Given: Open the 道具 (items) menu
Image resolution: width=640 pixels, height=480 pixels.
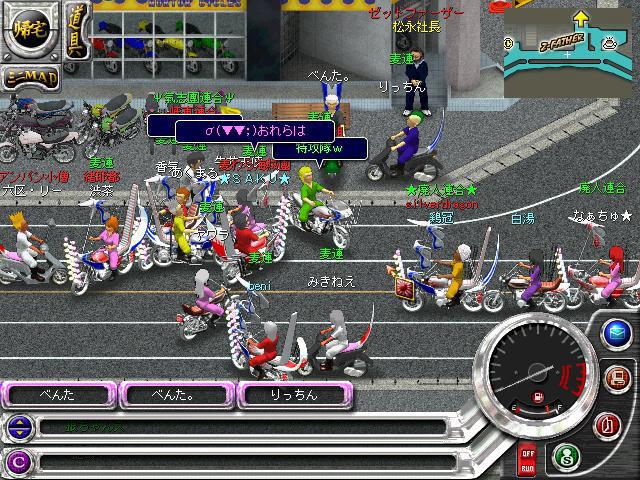Looking at the screenshot, I should (x=76, y=32).
